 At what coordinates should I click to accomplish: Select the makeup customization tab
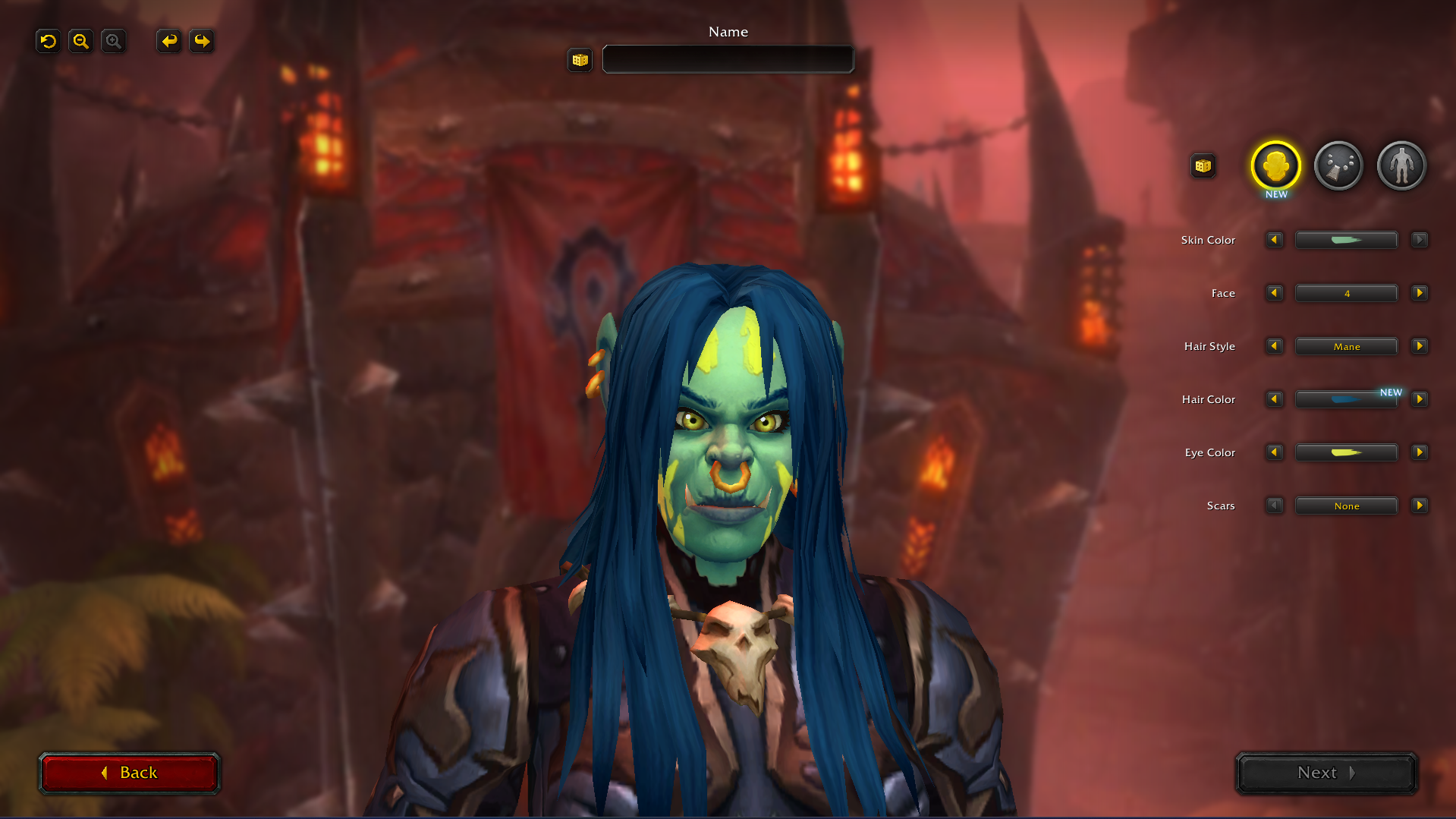click(1338, 165)
